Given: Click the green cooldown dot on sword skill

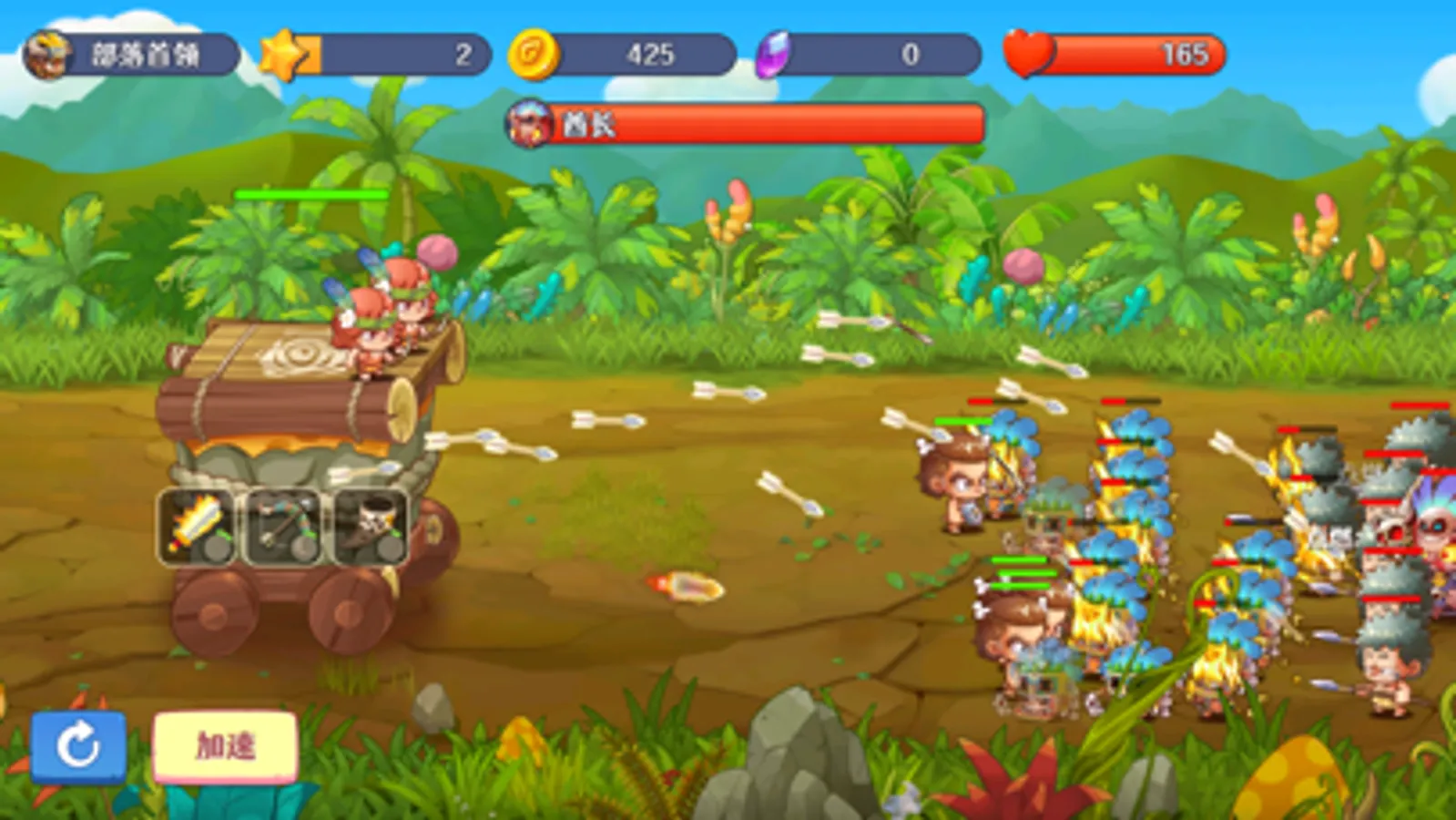Looking at the screenshot, I should (224, 535).
